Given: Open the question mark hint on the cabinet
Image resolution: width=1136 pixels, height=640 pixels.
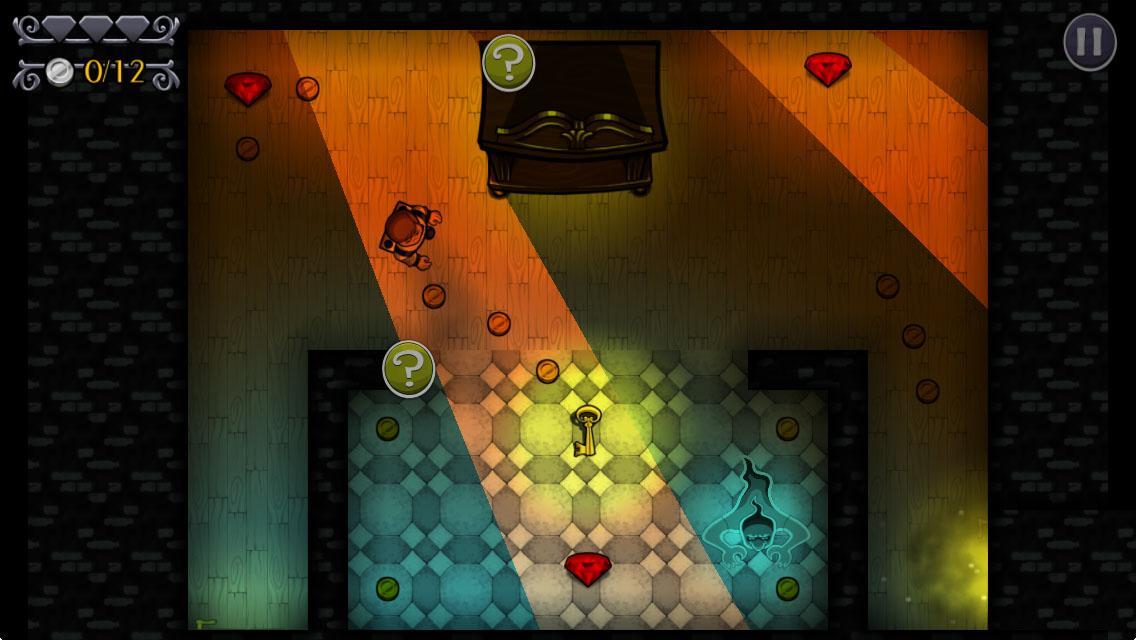Looking at the screenshot, I should tap(508, 63).
